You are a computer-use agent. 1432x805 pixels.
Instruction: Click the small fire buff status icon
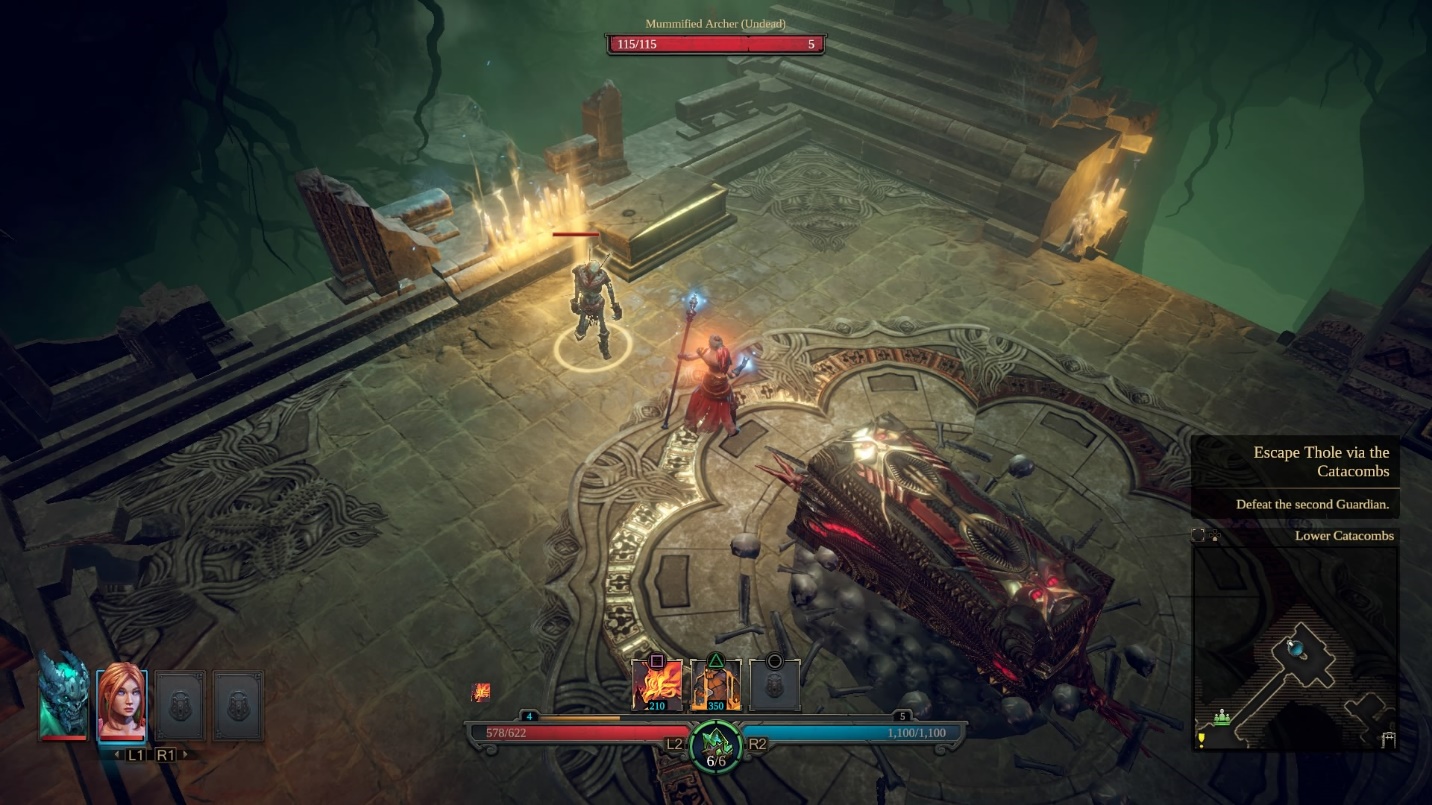tap(482, 692)
